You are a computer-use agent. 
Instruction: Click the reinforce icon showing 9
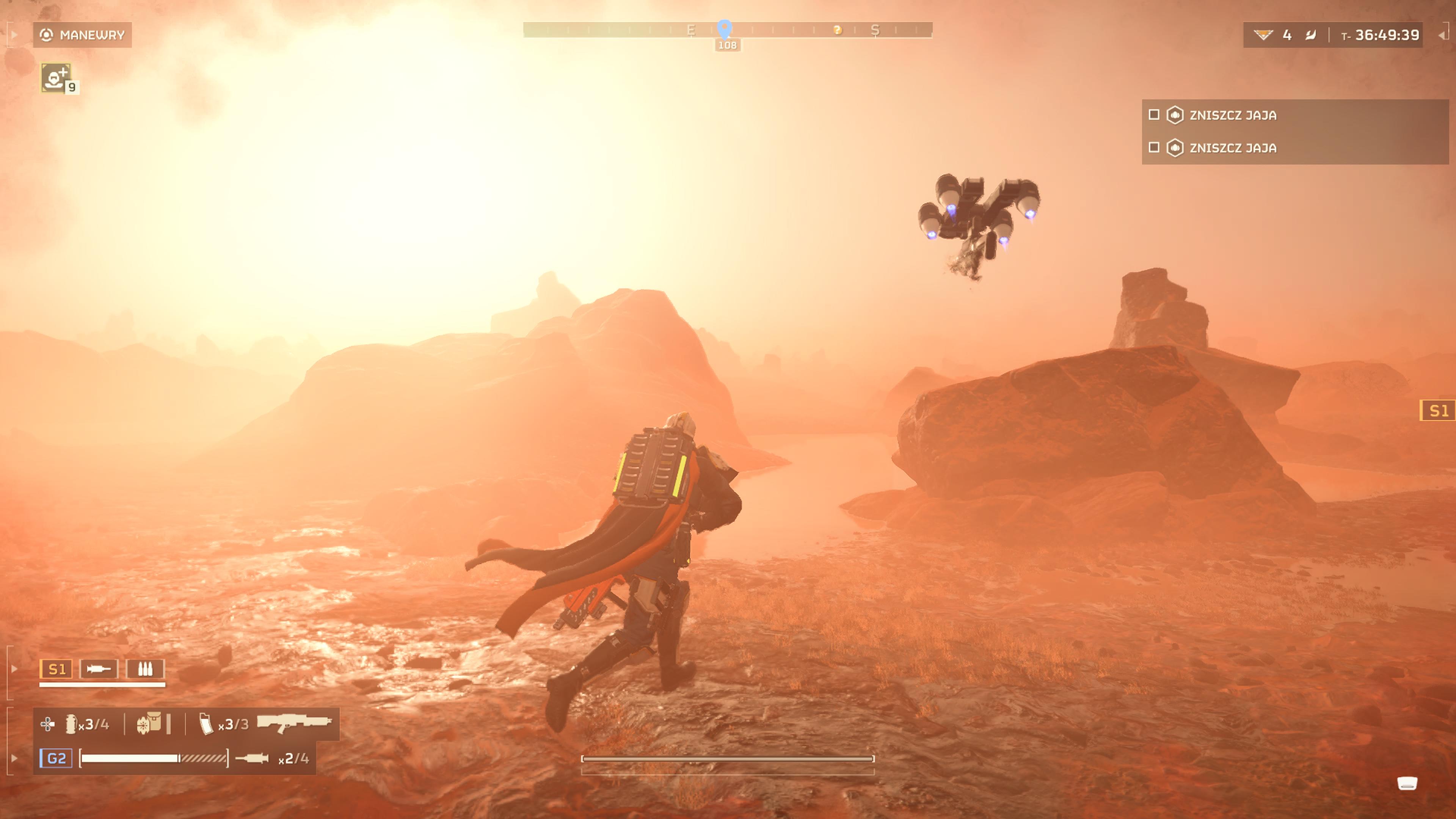[x=55, y=77]
